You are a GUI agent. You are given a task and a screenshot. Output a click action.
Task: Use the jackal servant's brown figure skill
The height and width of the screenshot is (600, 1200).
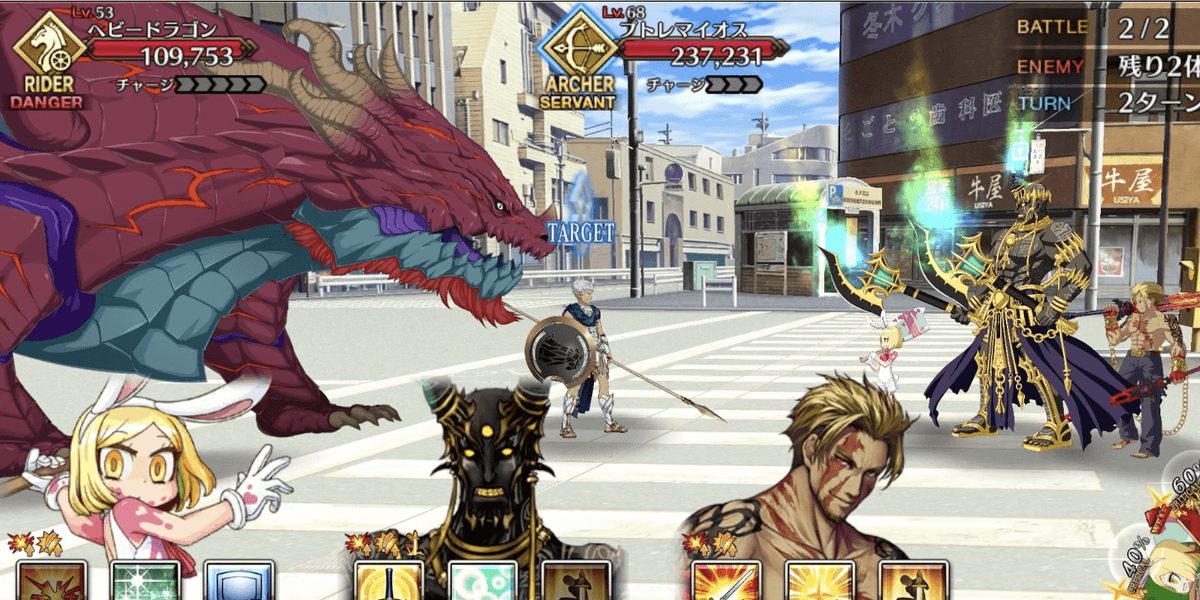(x=575, y=582)
